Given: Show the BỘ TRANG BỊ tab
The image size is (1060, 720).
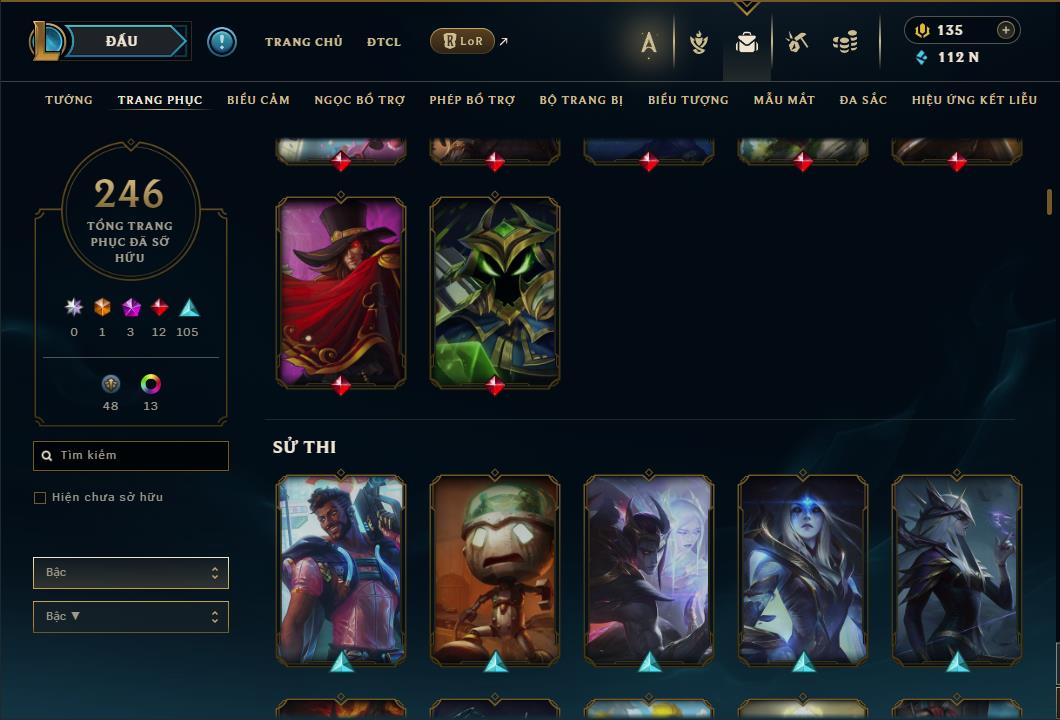Looking at the screenshot, I should [x=581, y=100].
